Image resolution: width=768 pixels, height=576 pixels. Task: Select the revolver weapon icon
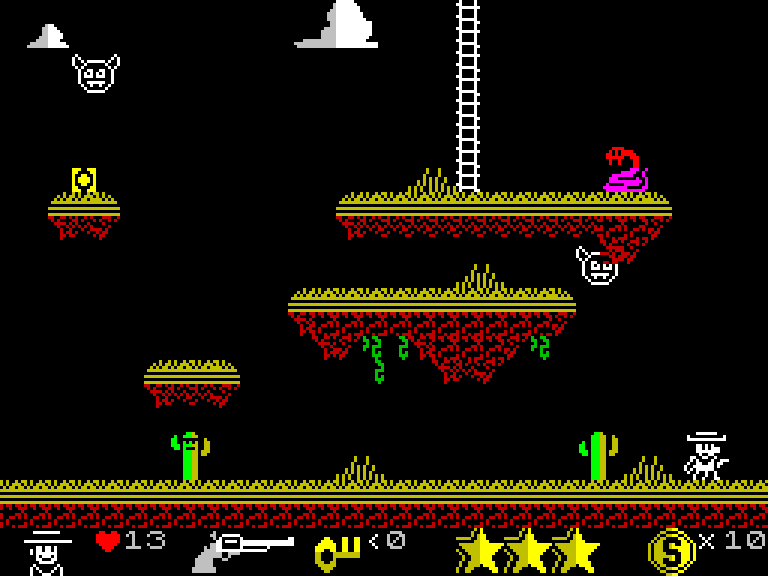[x=243, y=550]
